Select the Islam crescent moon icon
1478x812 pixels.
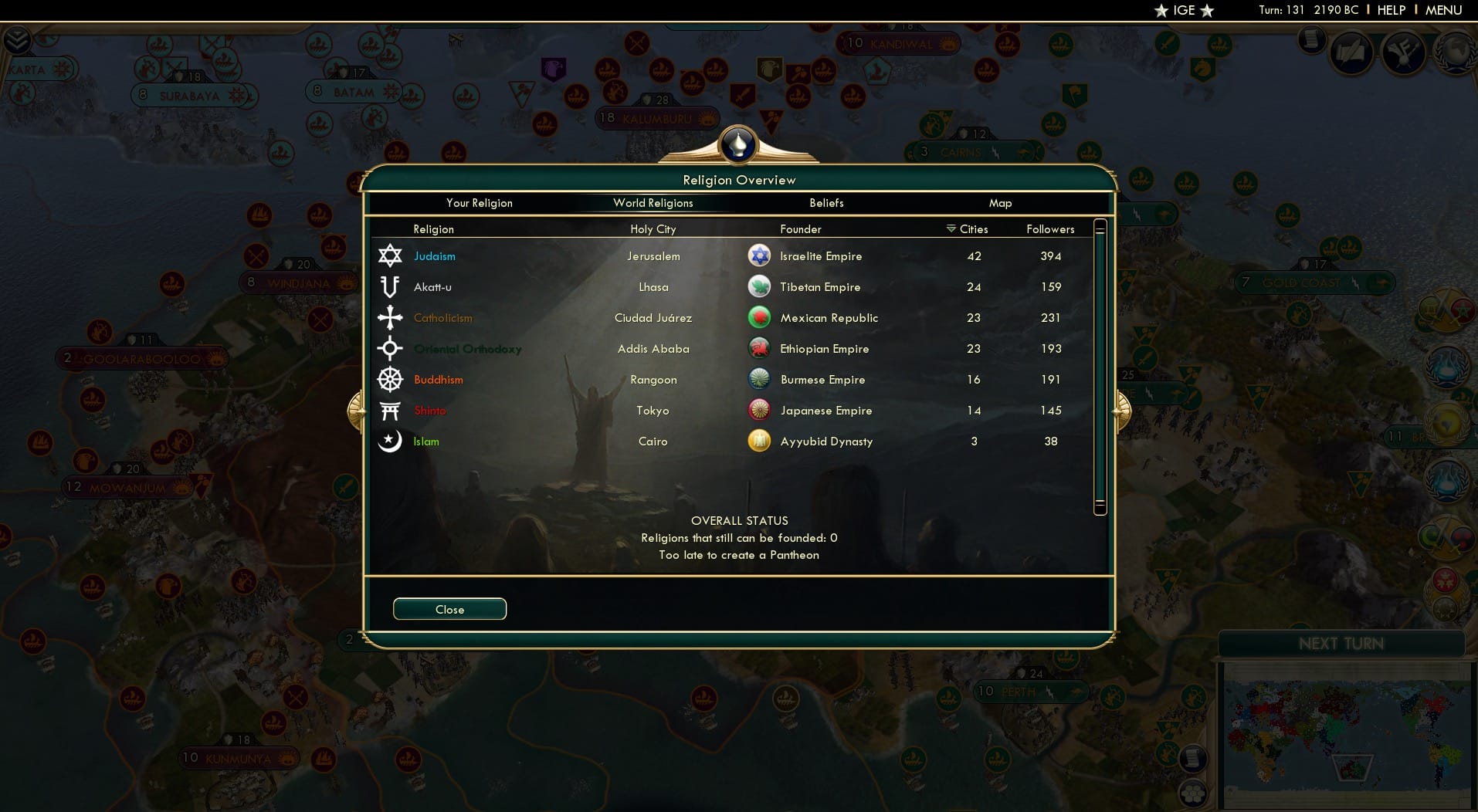[x=391, y=441]
